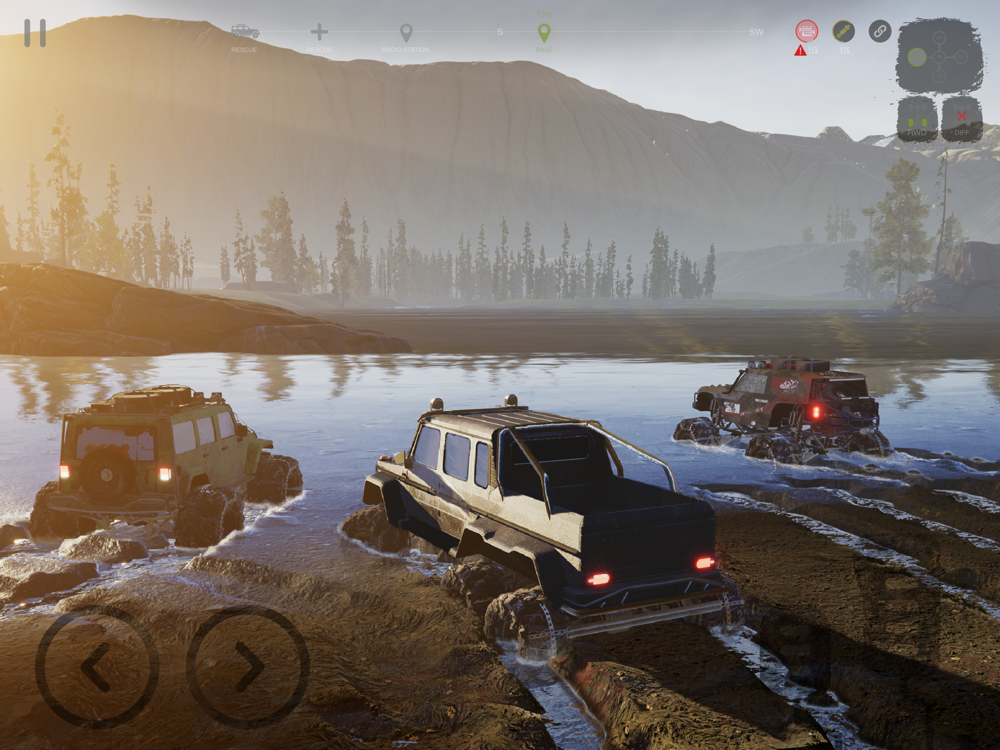Tap the red engine damage icon

(806, 31)
